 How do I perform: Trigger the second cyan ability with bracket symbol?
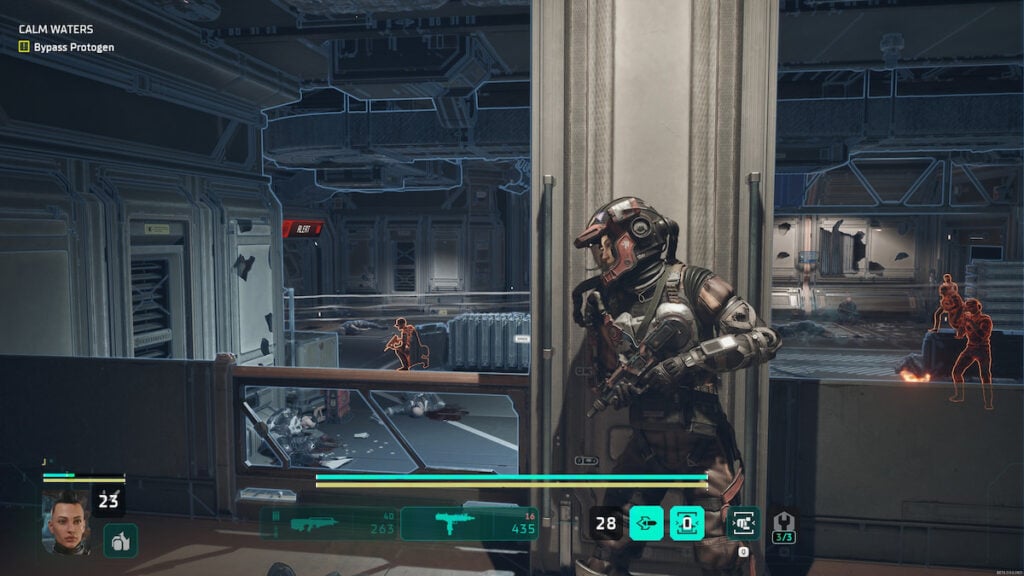tap(687, 523)
